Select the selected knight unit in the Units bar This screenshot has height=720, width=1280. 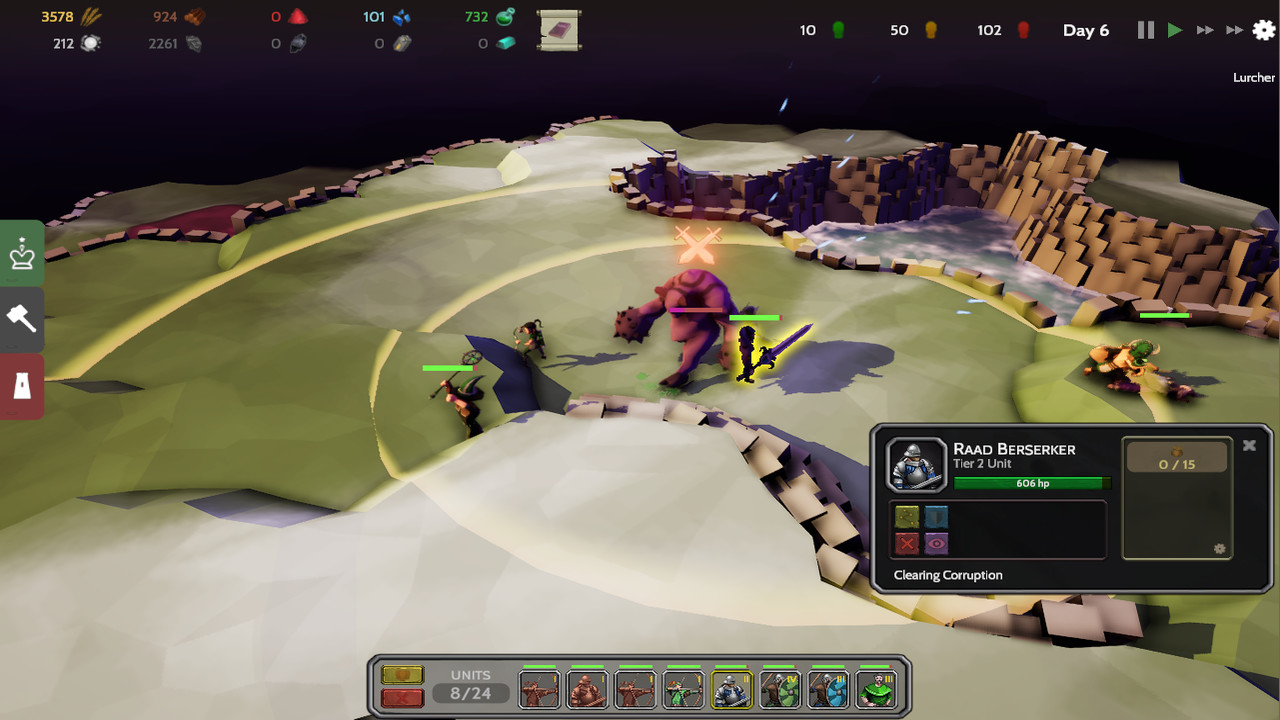(731, 689)
